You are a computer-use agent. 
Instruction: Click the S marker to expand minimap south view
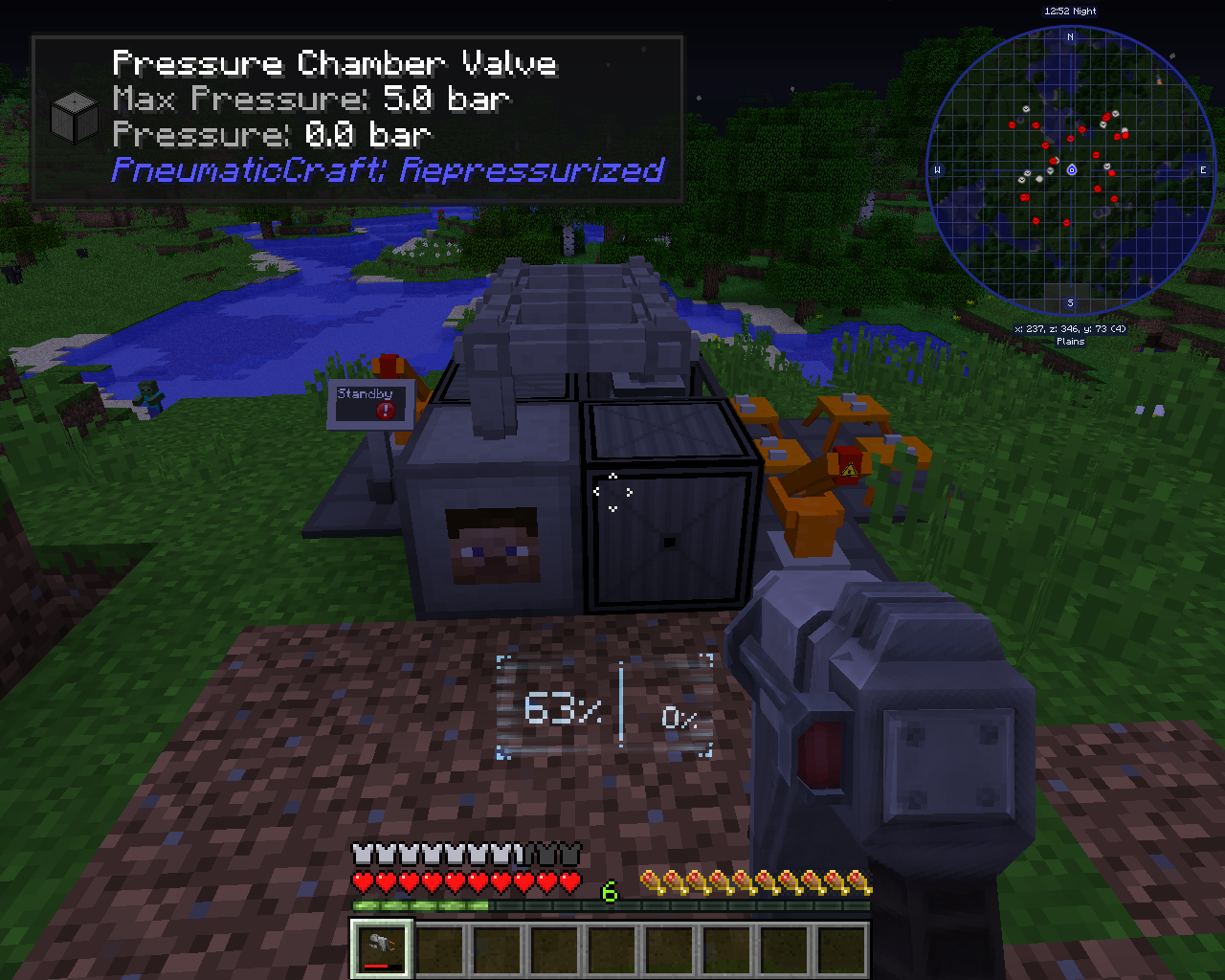[x=1070, y=303]
